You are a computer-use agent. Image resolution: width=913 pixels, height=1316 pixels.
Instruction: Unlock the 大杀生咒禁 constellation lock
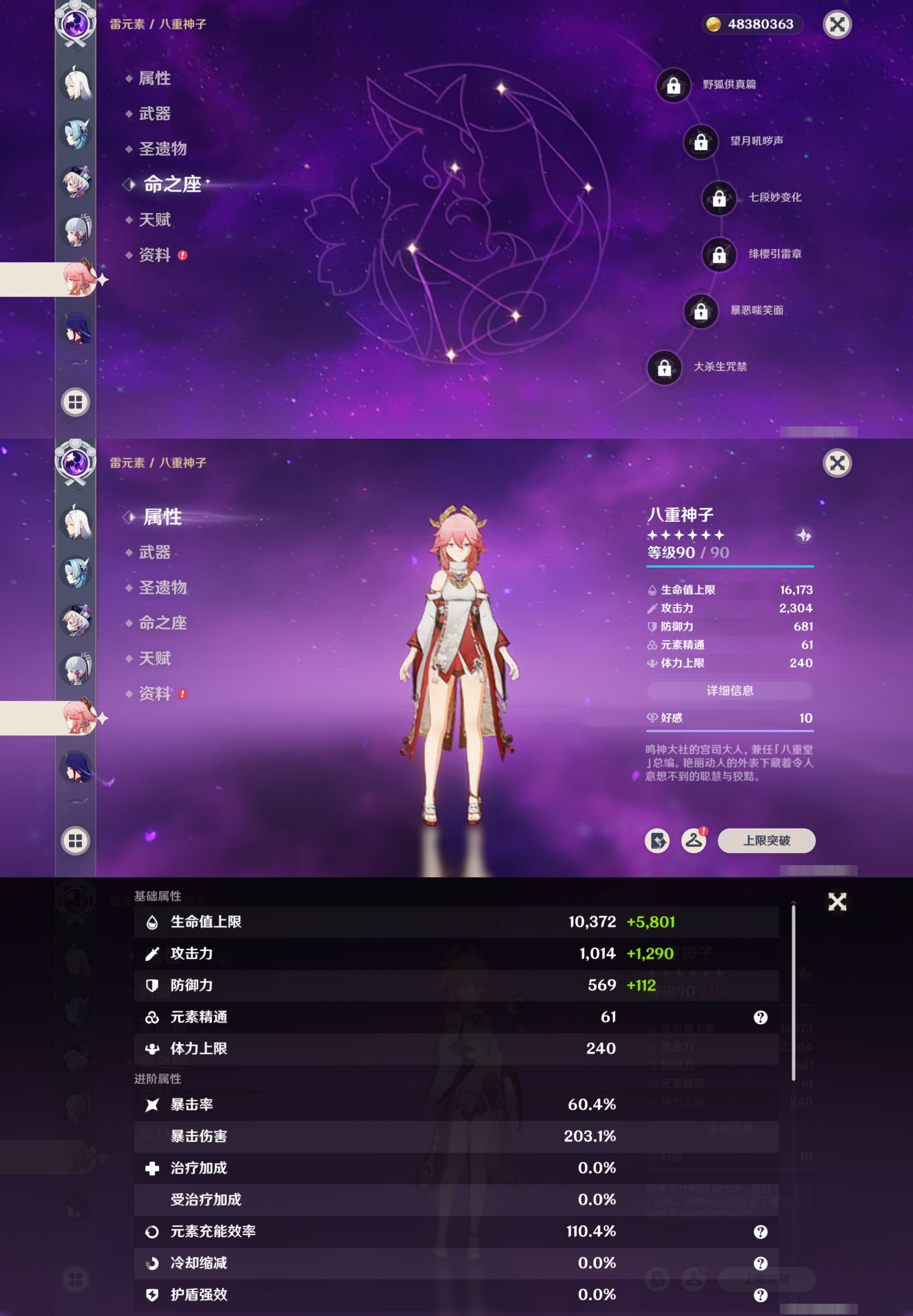pyautogui.click(x=665, y=369)
